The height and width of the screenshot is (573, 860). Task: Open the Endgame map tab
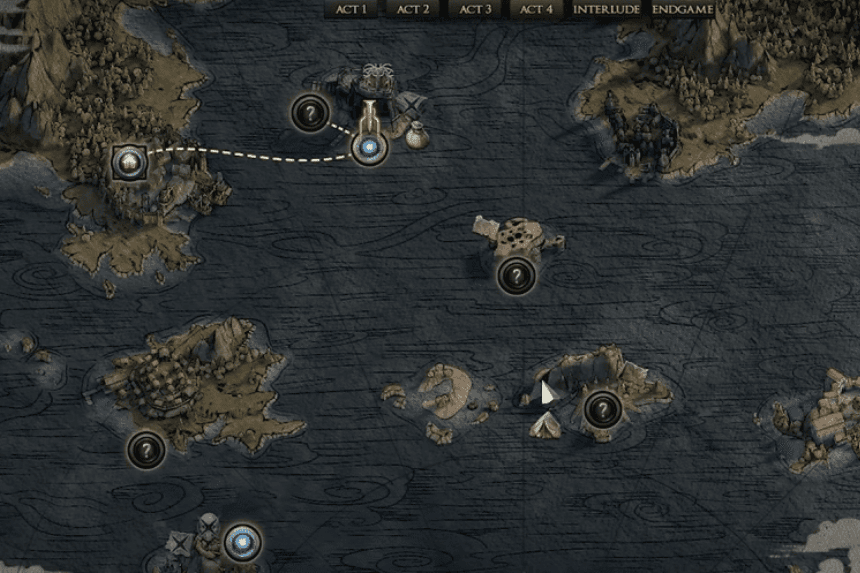point(683,9)
